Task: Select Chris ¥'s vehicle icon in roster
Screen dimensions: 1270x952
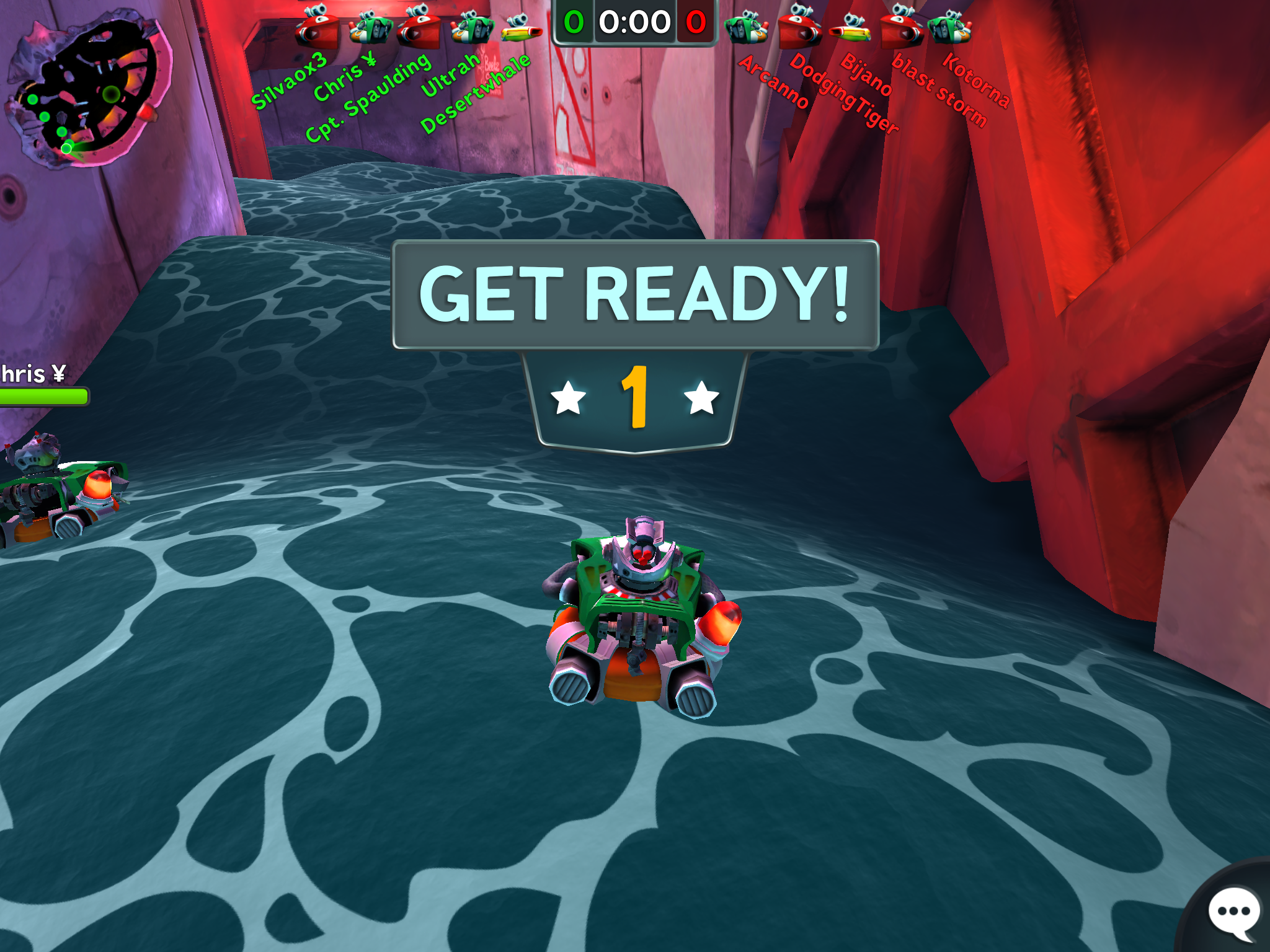Action: pos(370,28)
